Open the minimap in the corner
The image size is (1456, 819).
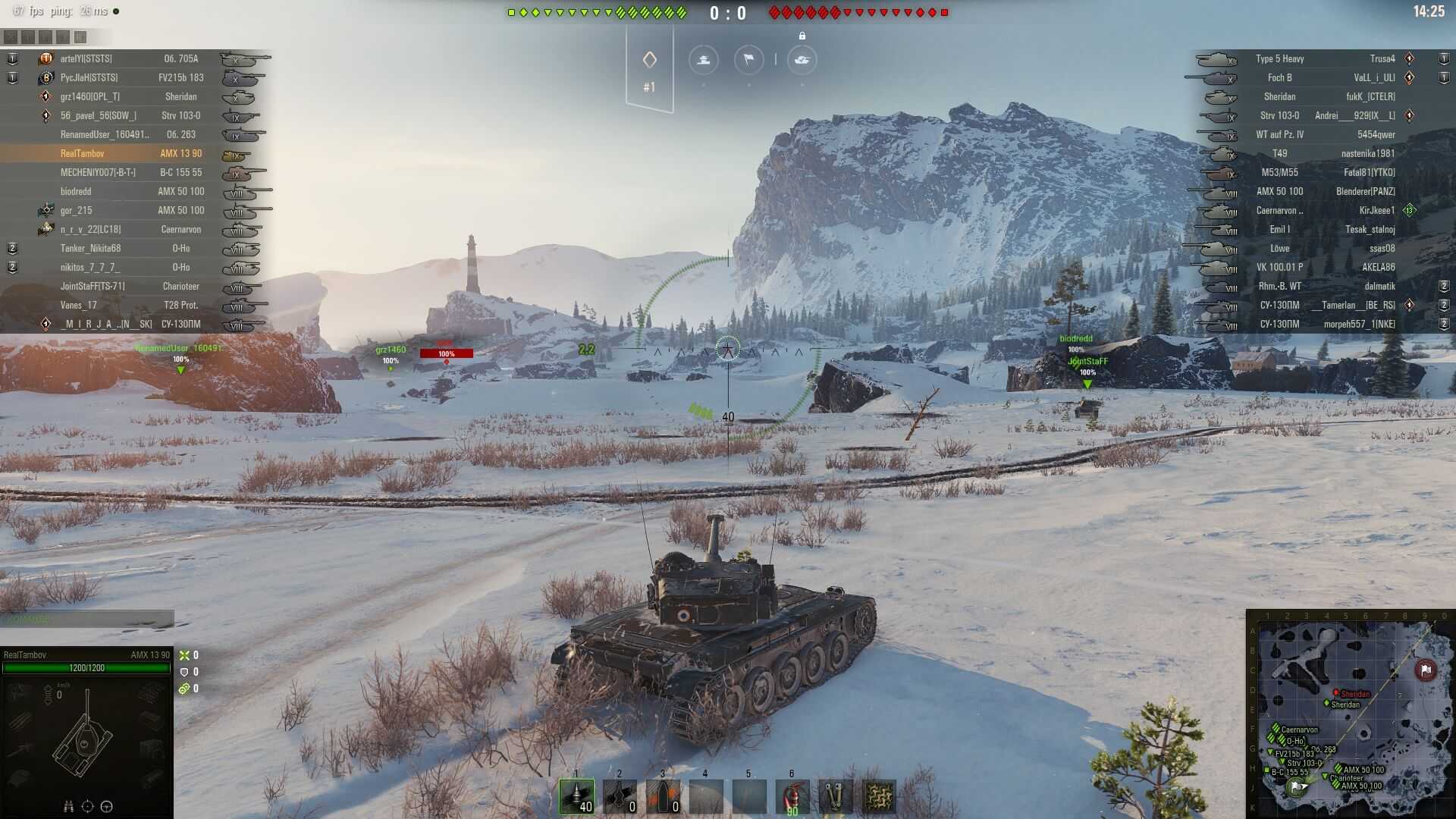(1350, 714)
